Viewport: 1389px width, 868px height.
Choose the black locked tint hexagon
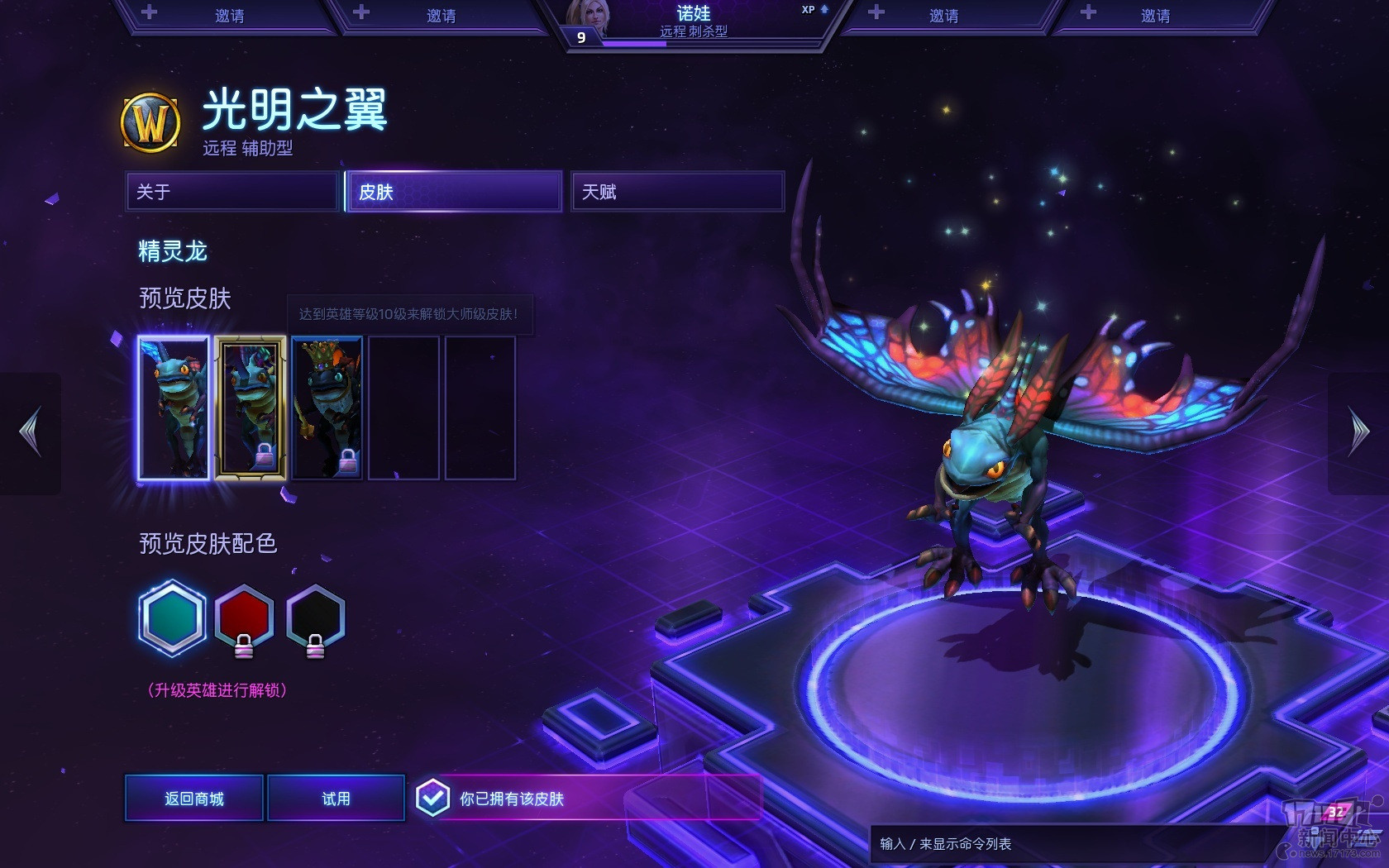315,618
